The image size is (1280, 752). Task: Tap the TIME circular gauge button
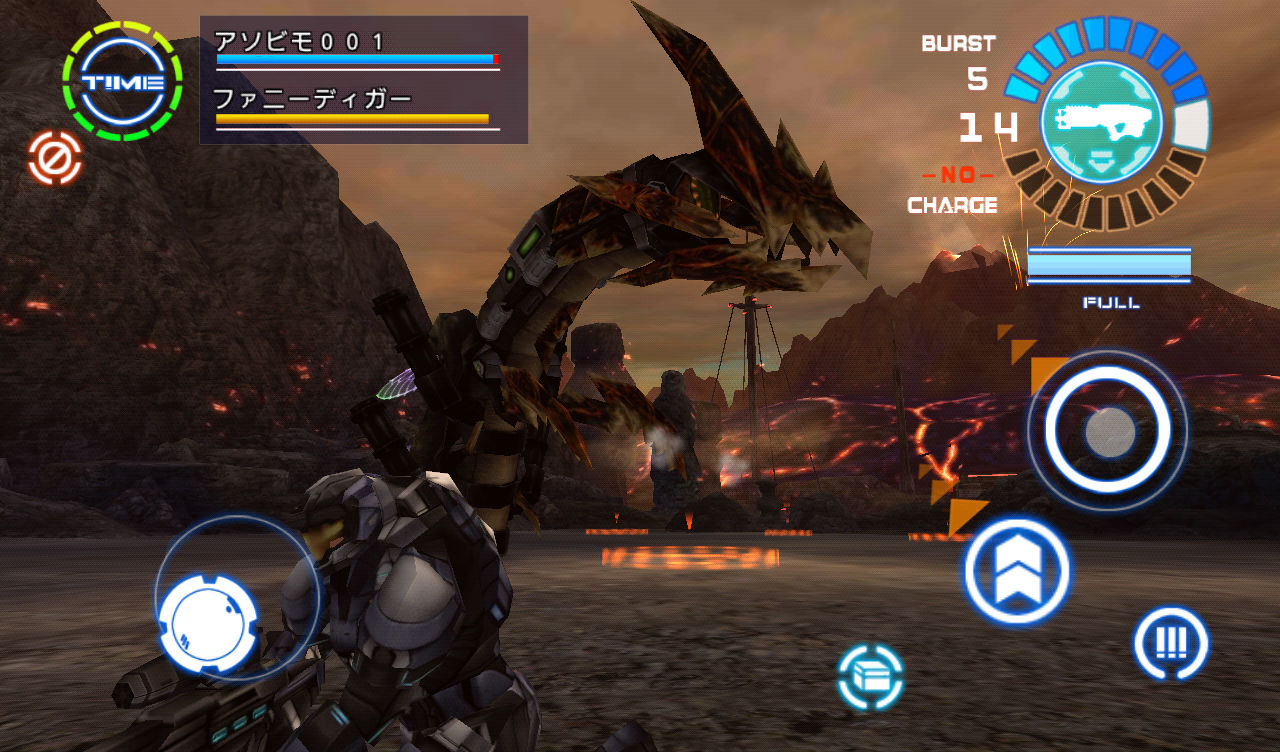122,82
